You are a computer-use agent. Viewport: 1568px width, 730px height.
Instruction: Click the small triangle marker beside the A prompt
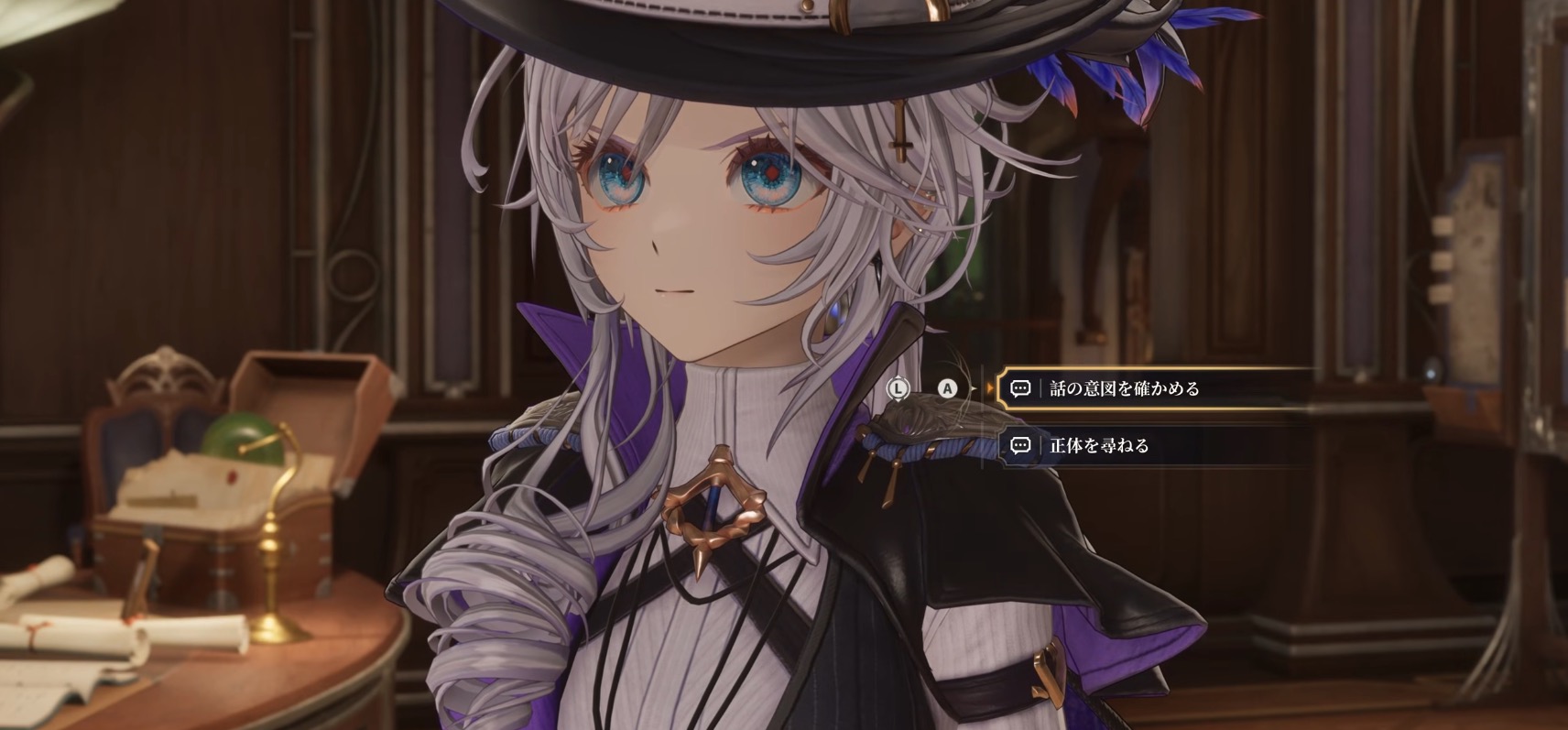(973, 387)
